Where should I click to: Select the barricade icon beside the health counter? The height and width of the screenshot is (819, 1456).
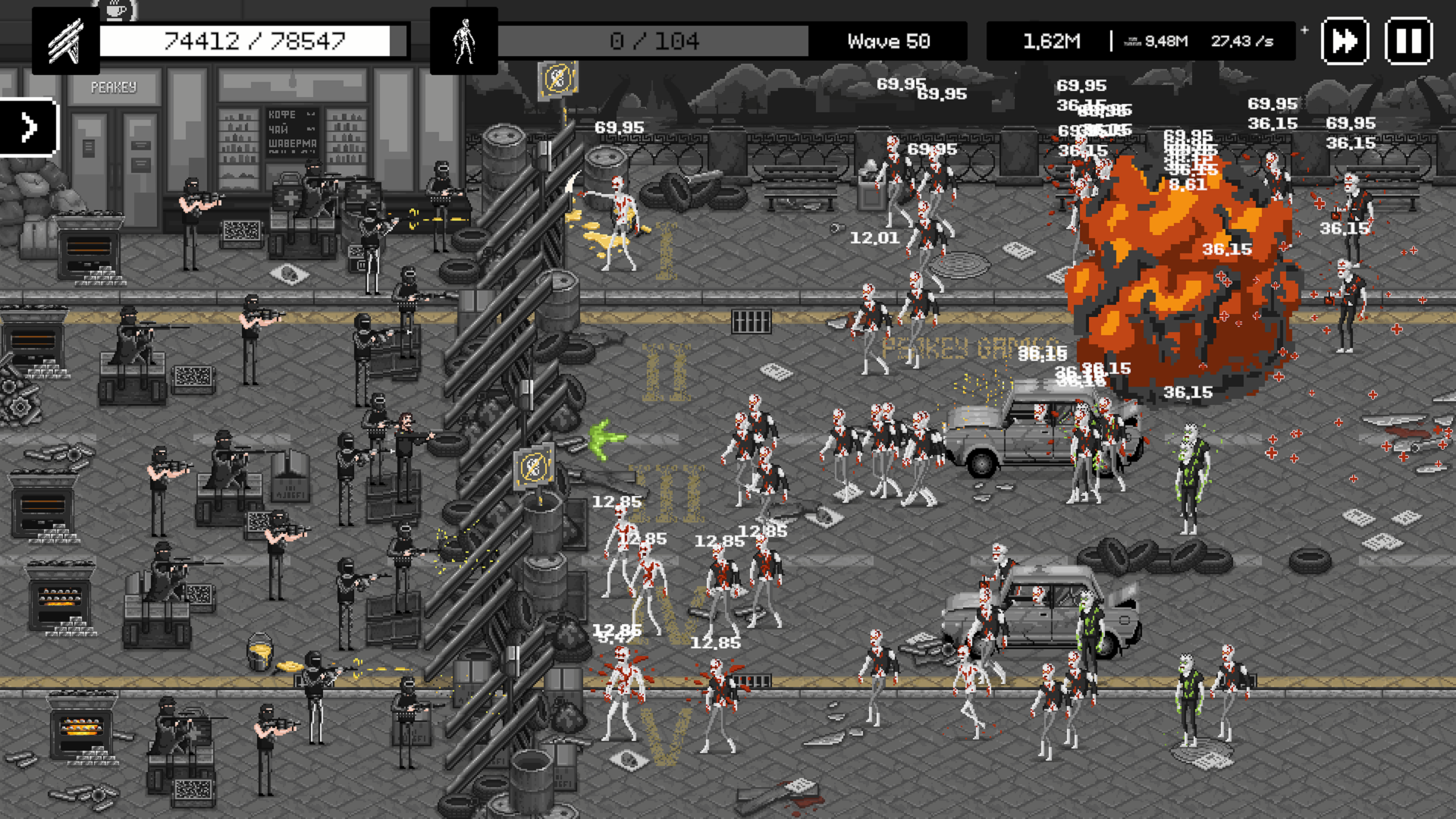pos(66,41)
